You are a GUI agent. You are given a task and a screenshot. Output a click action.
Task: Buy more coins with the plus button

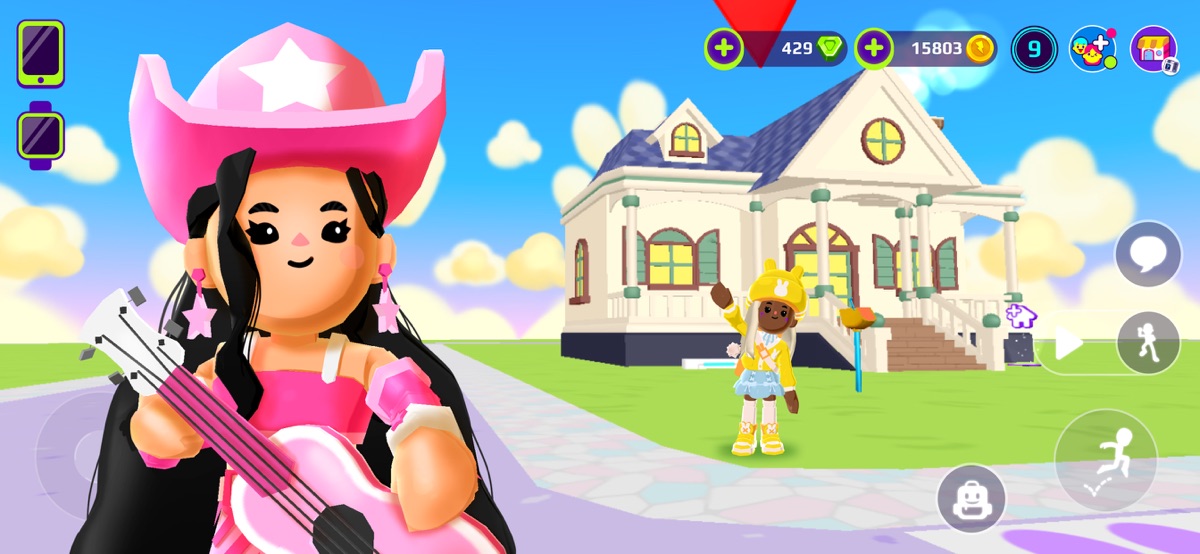coord(873,47)
